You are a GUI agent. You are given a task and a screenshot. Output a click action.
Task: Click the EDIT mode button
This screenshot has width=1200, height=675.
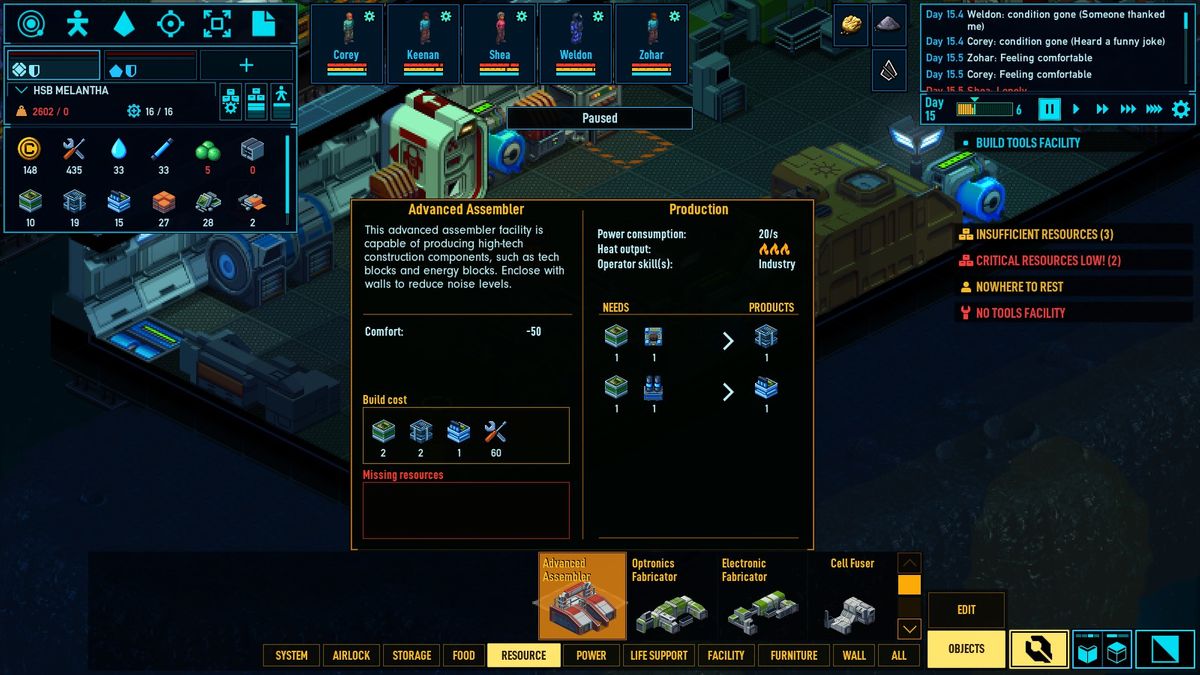(x=966, y=610)
